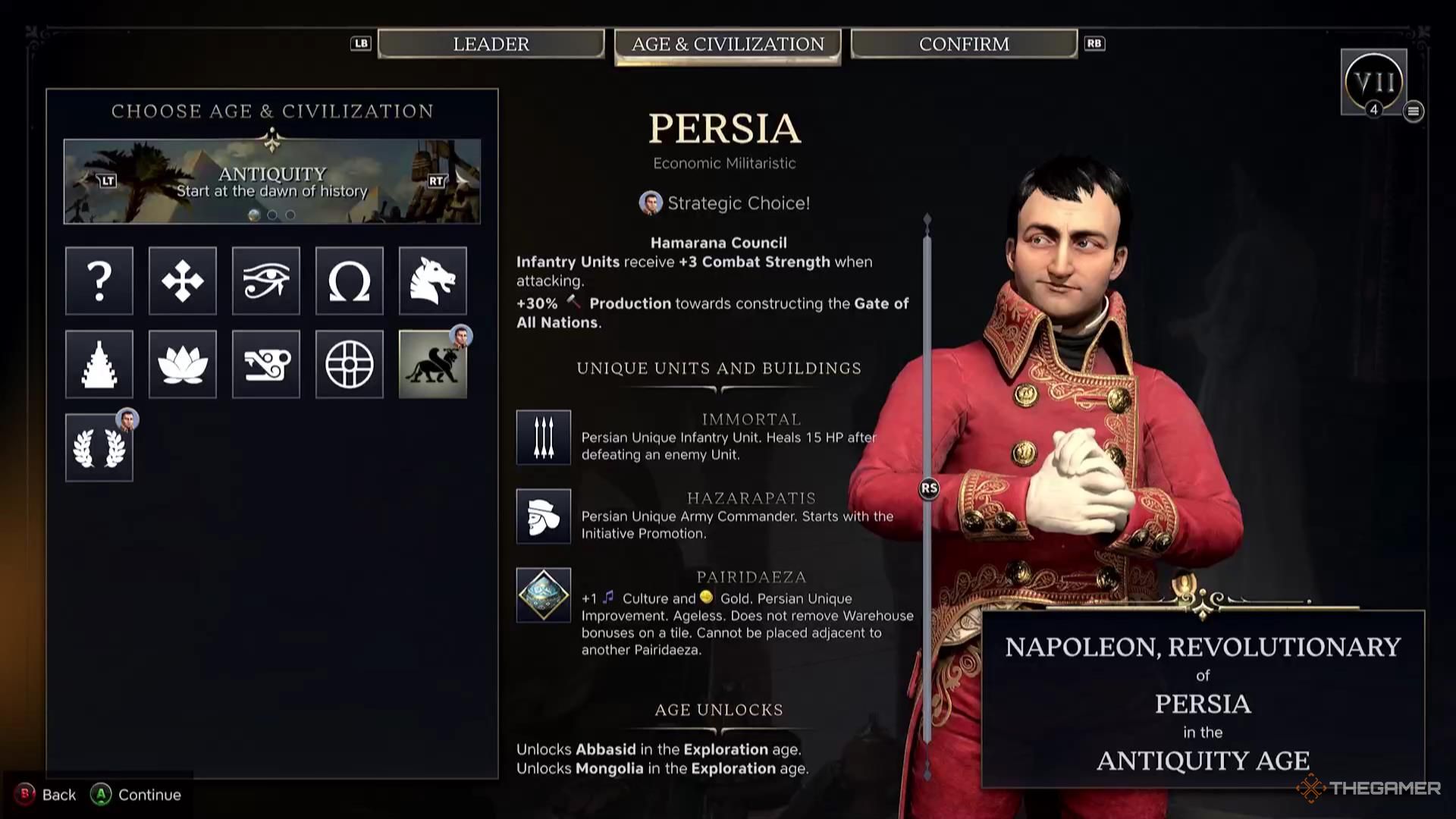Choose the serpent glyph civilization tile

(266, 364)
